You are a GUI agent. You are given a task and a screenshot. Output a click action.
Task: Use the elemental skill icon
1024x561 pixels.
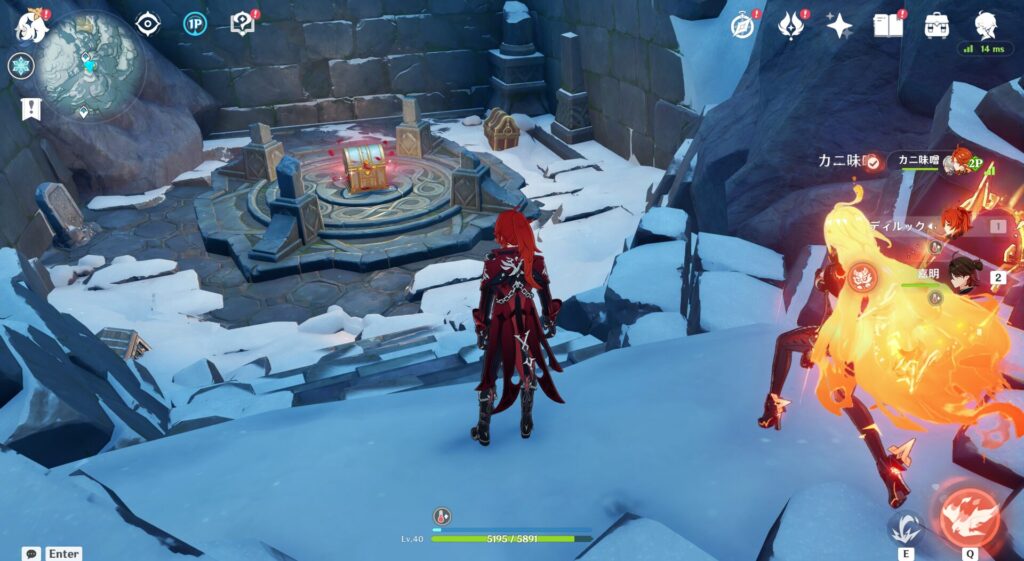[906, 528]
